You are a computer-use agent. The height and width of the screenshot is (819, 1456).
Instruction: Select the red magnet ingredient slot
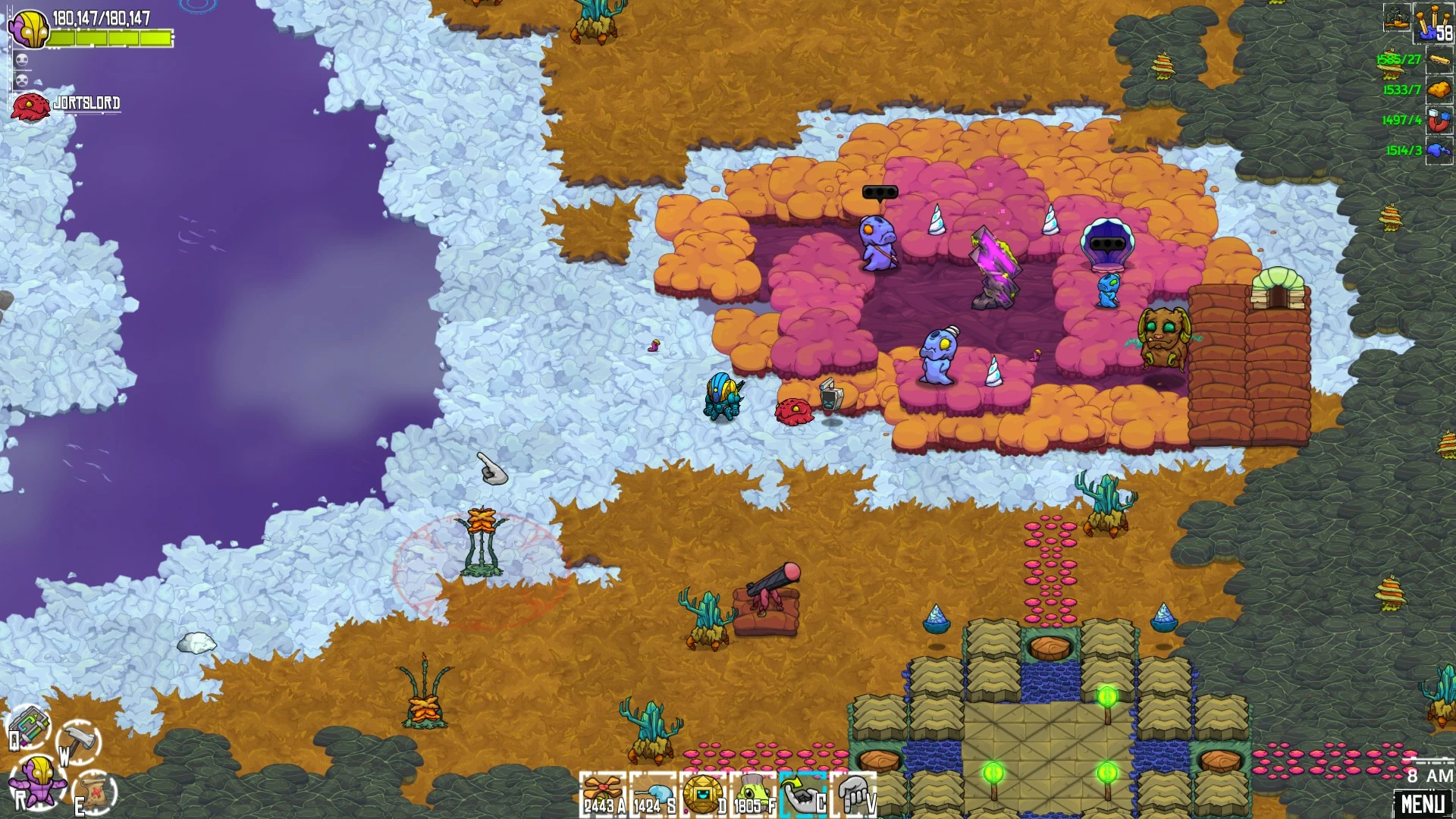point(1439,120)
